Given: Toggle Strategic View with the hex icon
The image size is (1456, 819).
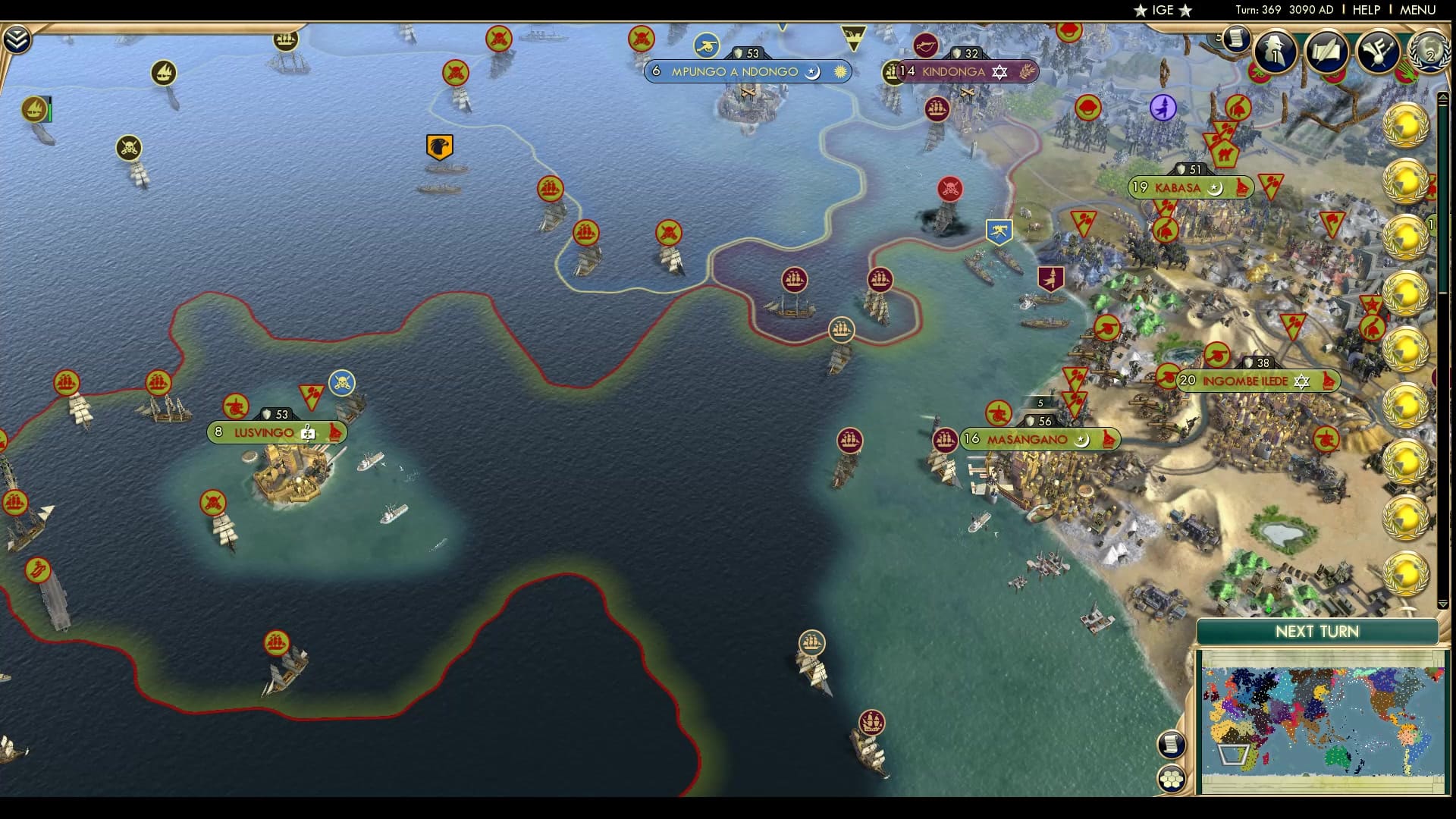Looking at the screenshot, I should pyautogui.click(x=1172, y=777).
